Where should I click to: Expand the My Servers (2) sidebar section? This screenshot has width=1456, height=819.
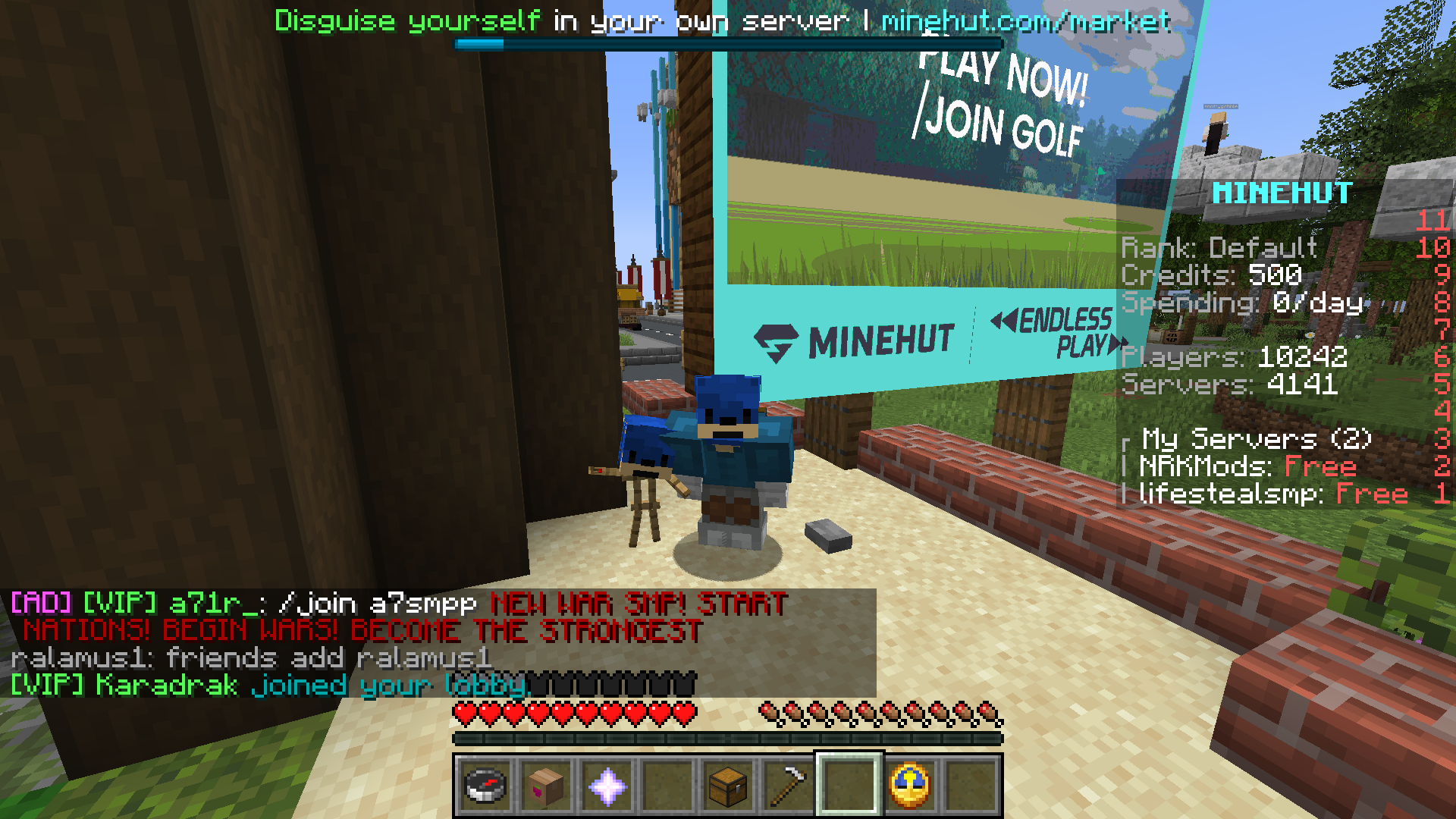(1254, 440)
